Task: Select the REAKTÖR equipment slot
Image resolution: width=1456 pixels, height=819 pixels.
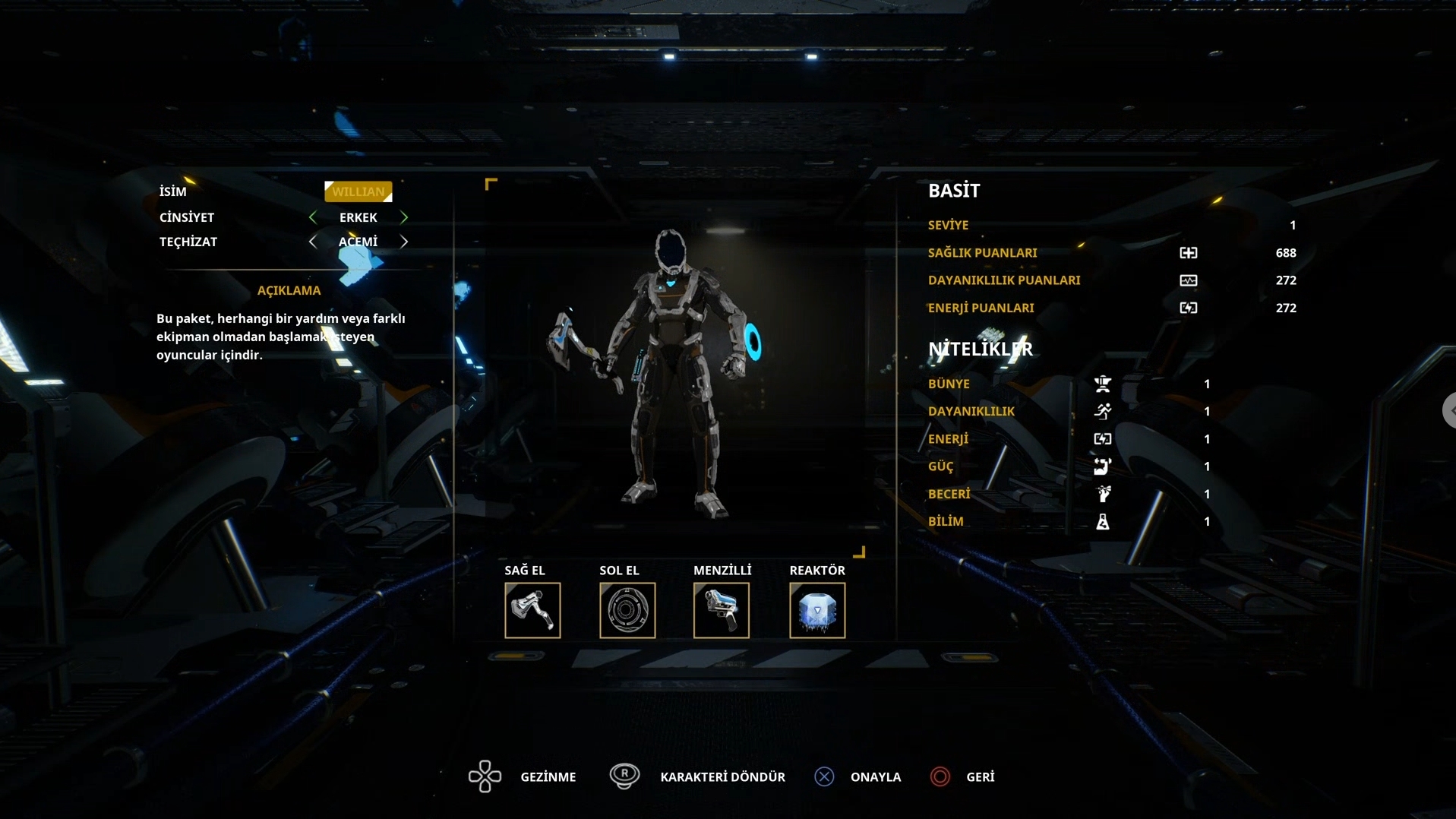Action: click(817, 610)
